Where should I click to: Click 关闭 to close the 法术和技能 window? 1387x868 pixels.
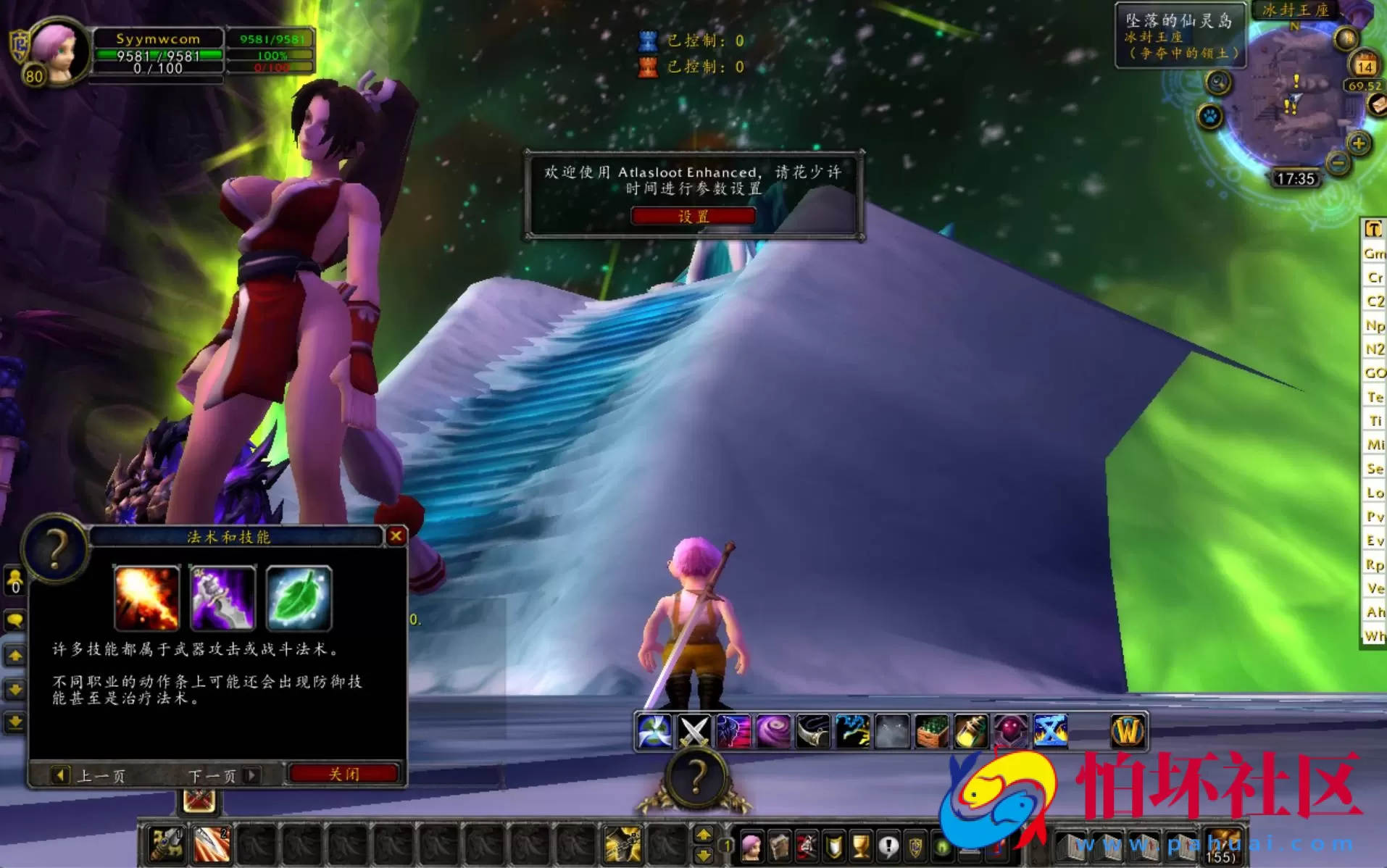click(344, 774)
